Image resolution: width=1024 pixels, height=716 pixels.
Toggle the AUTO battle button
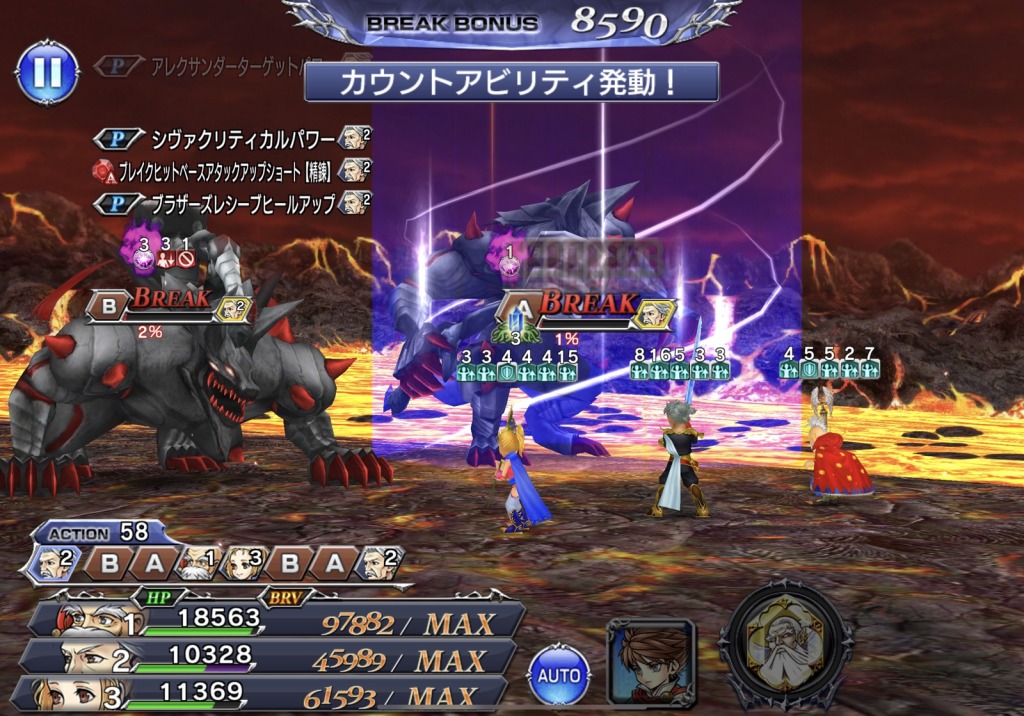559,674
